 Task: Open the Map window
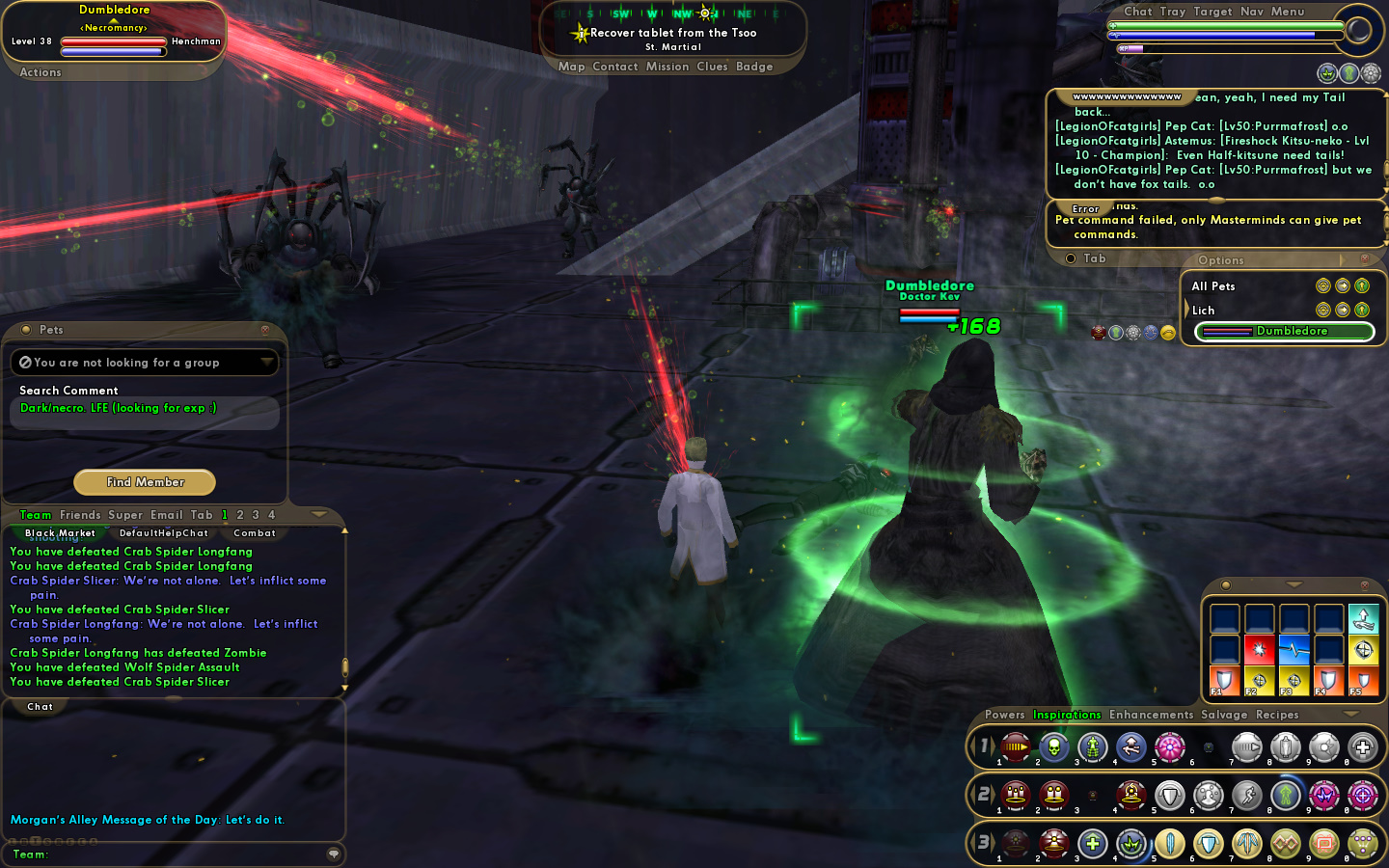571,67
